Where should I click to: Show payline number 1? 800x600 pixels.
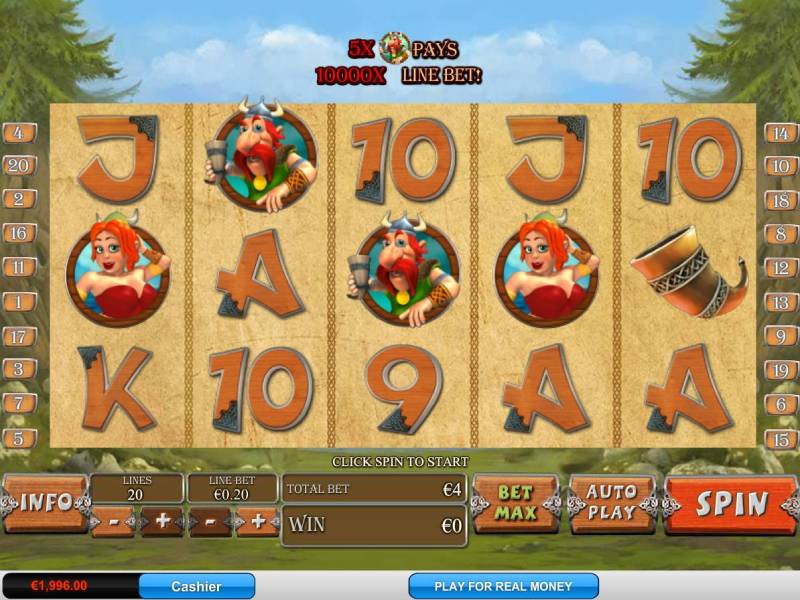(19, 302)
